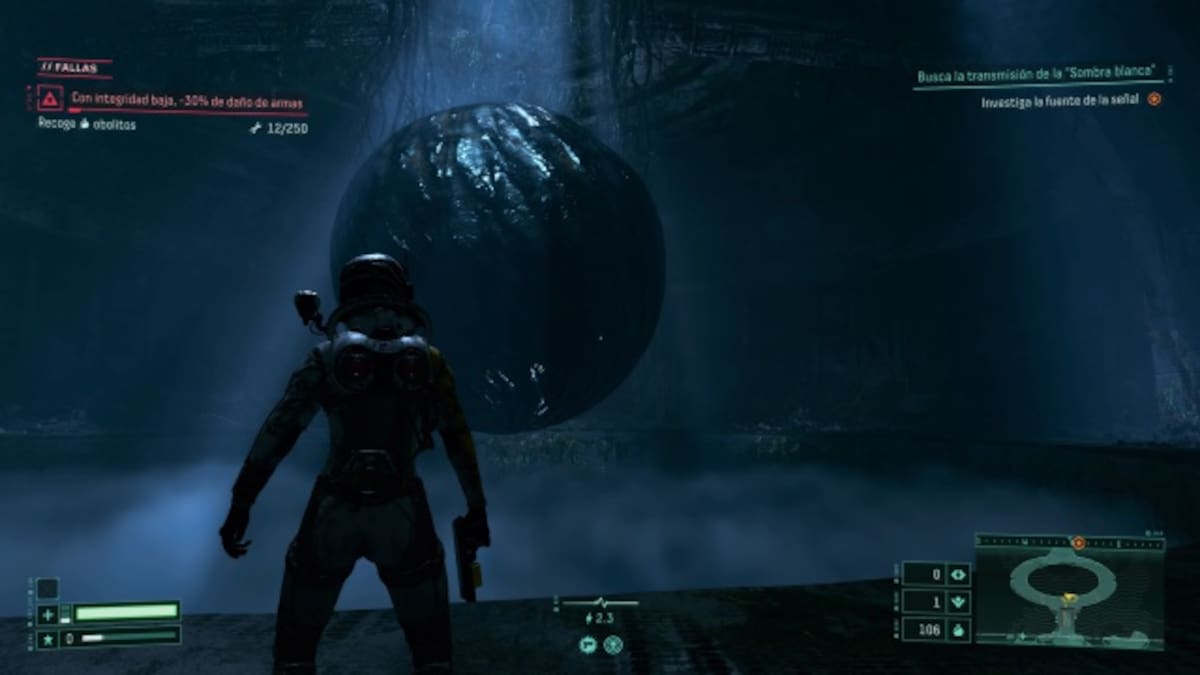This screenshot has height=675, width=1200.
Task: Click the "Sombra blanca" objective tracker
Action: point(1041,75)
